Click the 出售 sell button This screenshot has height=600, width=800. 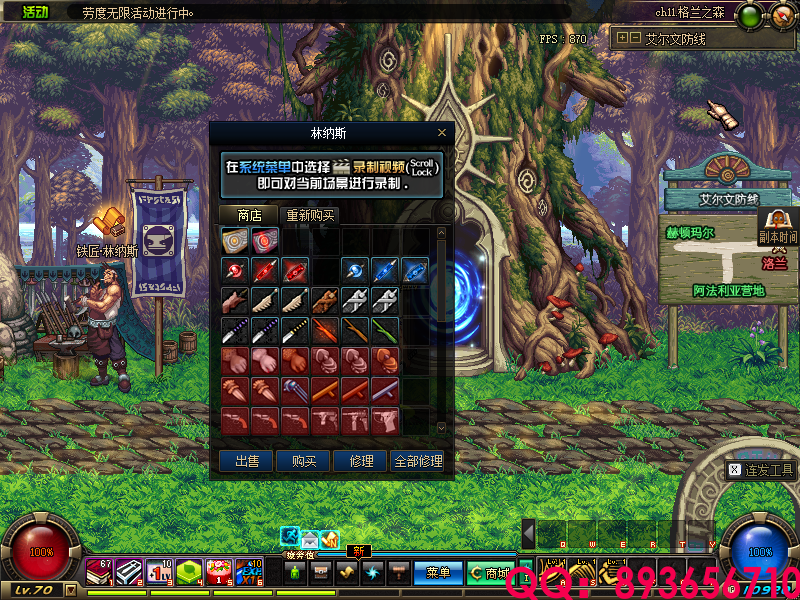click(247, 461)
